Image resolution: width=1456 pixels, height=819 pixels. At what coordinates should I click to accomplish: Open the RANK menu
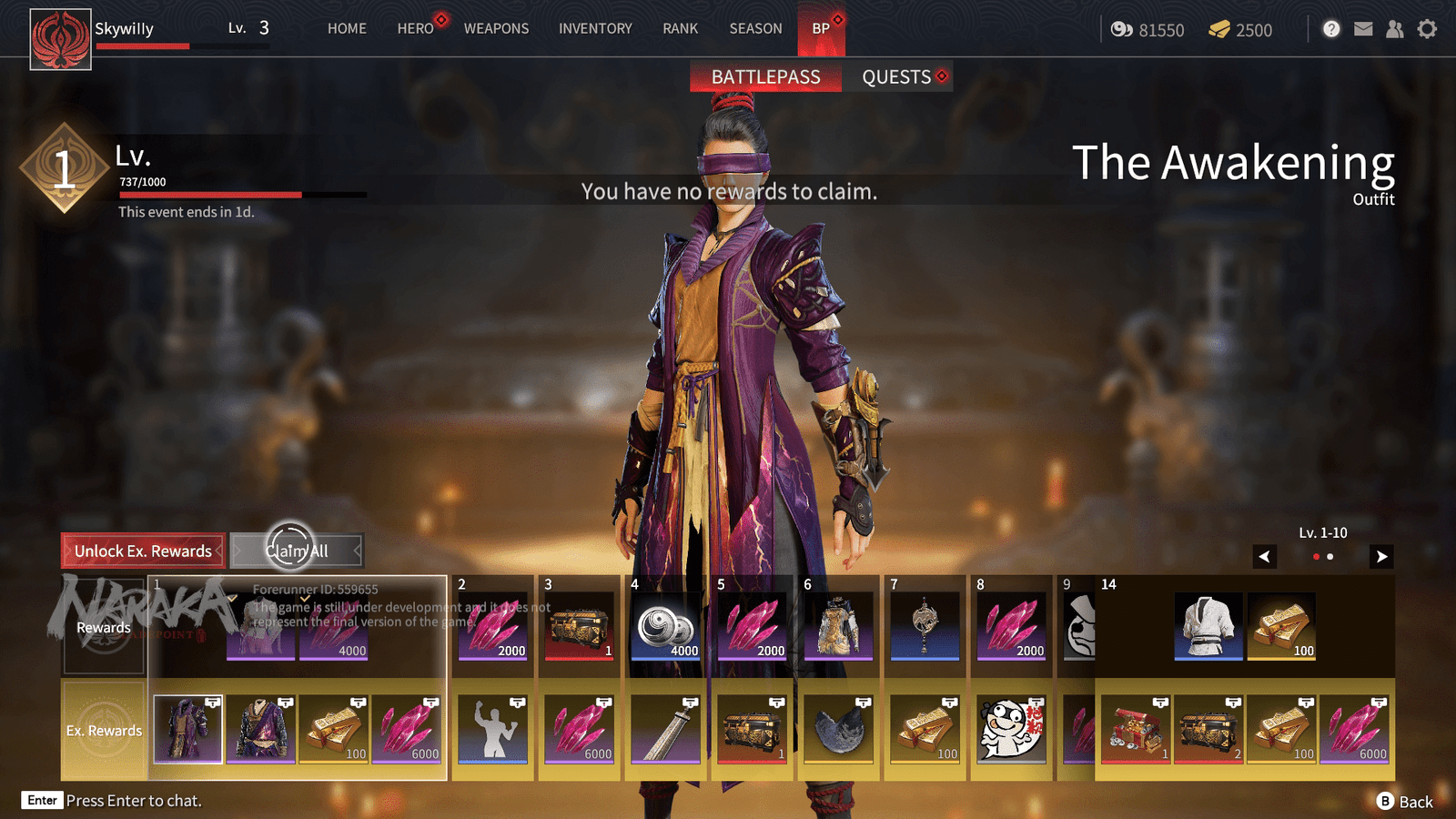[680, 28]
